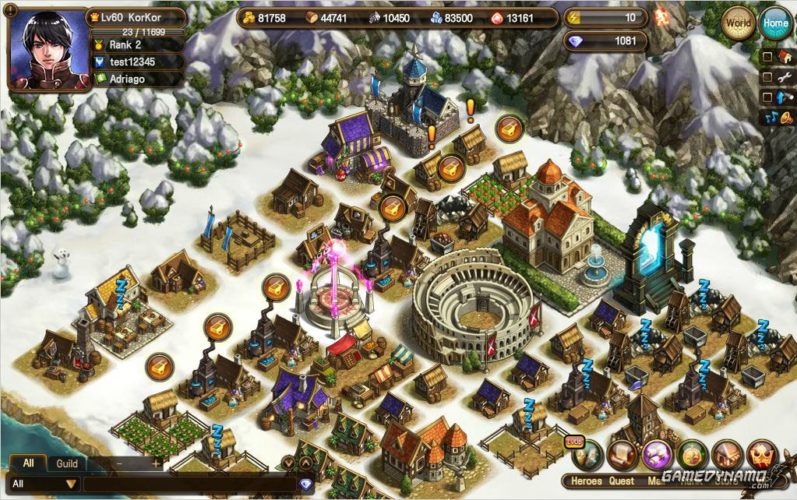Toggle the music notes sound option
Viewport: 797px width, 500px height.
pos(772,118)
